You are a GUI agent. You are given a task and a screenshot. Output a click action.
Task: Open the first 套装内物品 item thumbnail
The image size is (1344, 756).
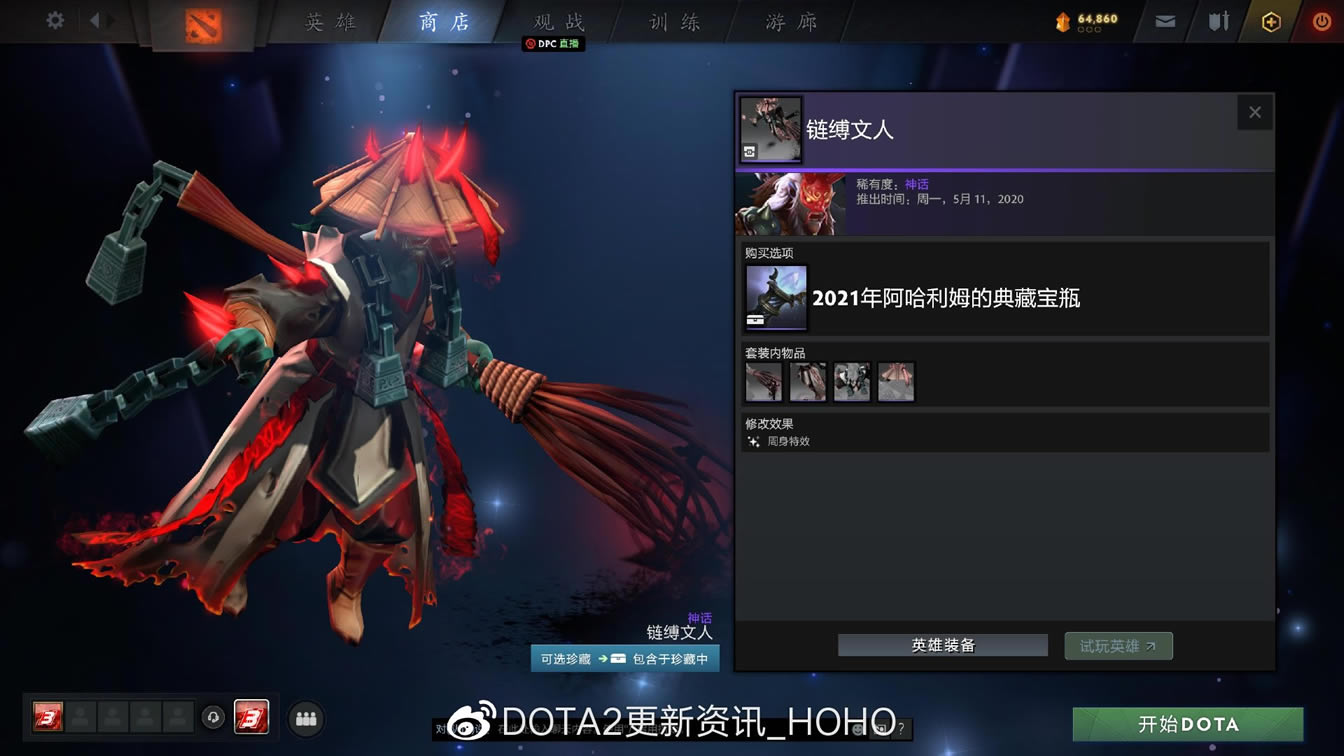[x=763, y=381]
